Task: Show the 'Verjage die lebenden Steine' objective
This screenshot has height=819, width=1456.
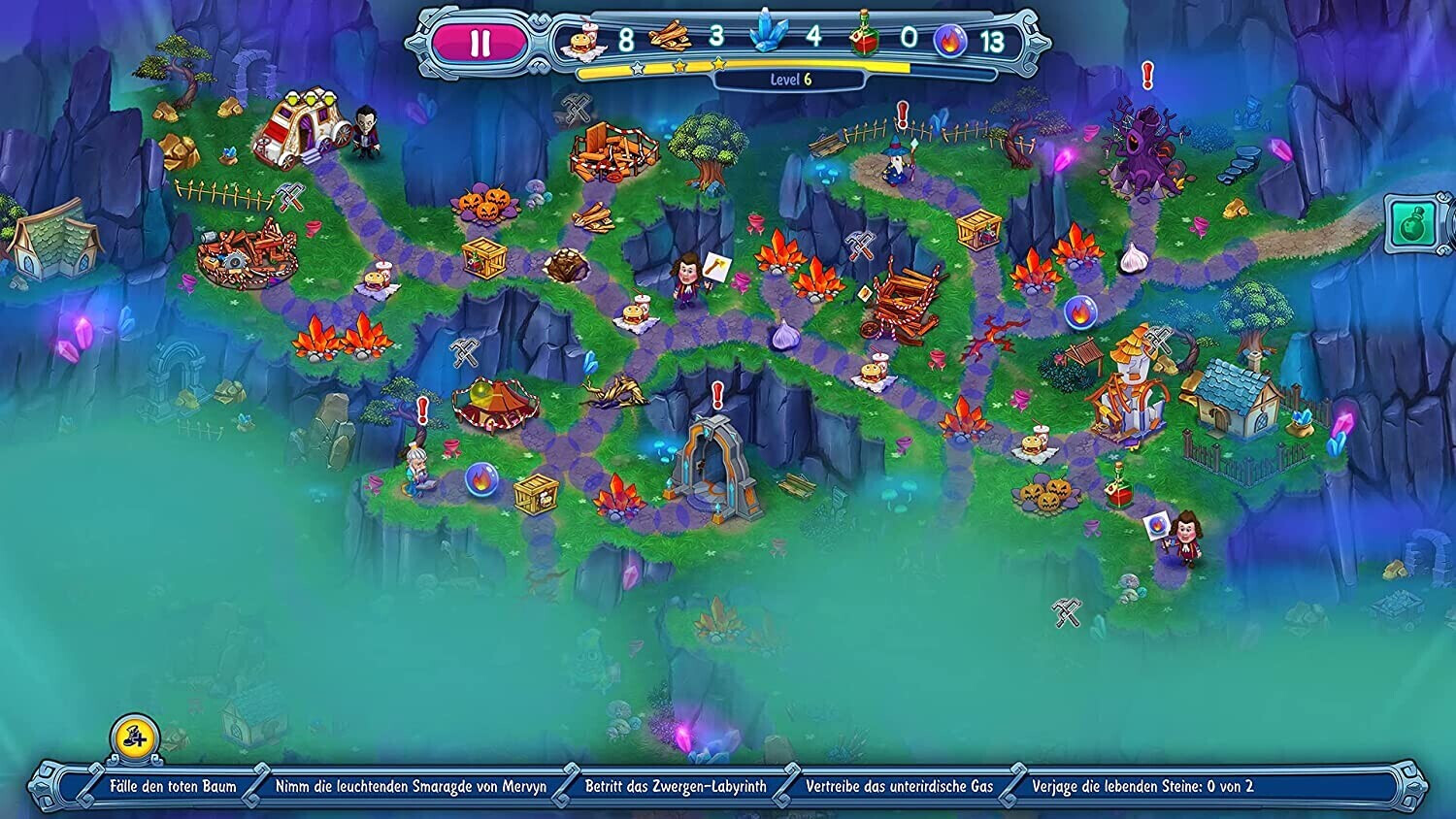Action: [1142, 787]
